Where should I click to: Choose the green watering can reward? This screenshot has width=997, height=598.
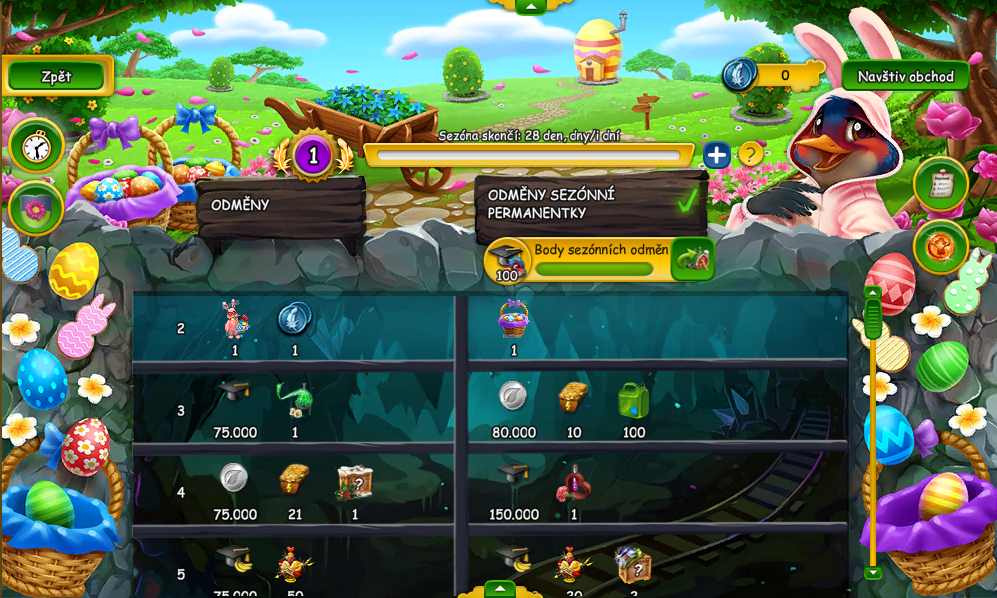[x=633, y=400]
